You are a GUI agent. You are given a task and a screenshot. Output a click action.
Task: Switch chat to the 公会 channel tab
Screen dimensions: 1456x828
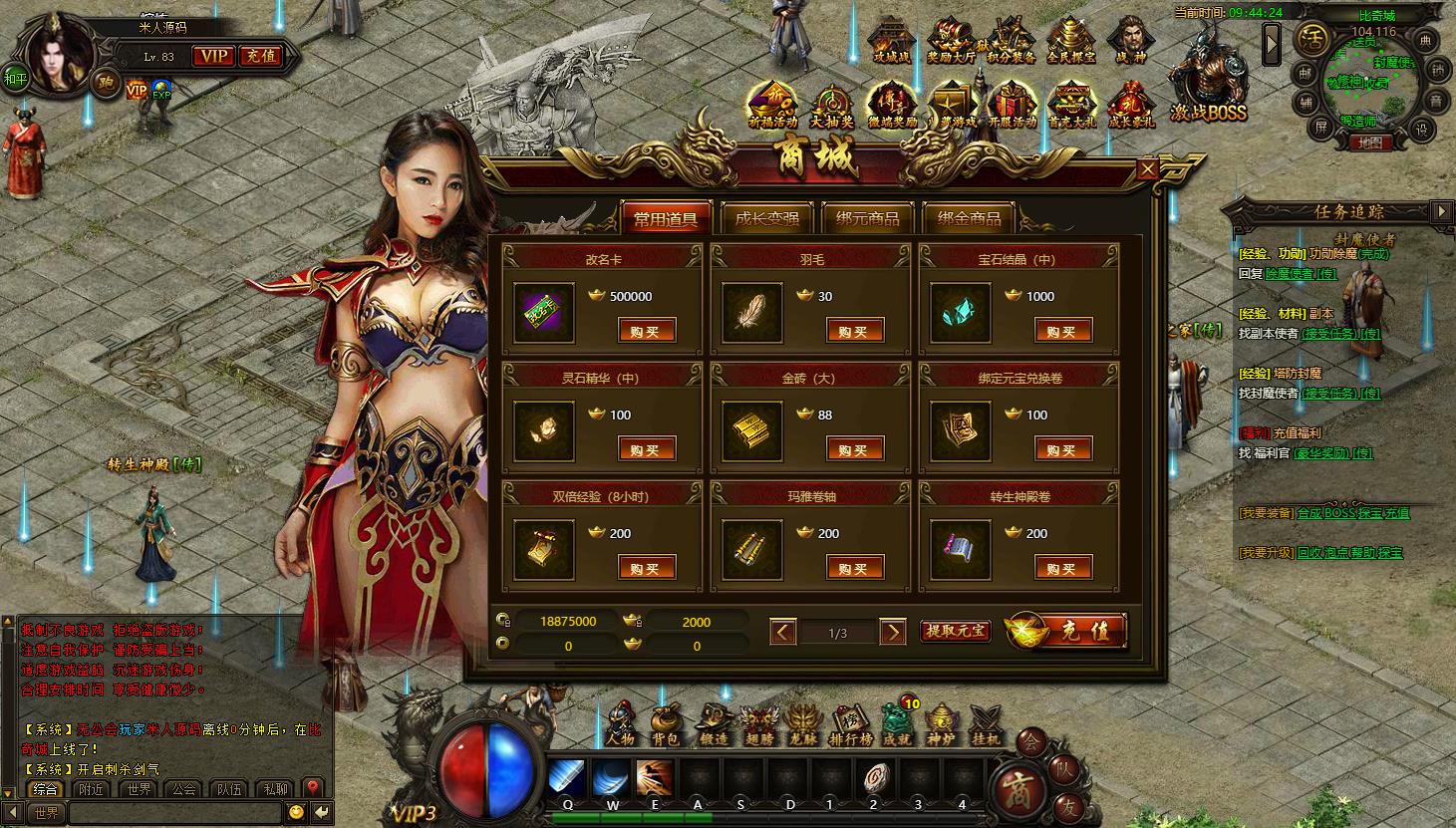pos(183,789)
